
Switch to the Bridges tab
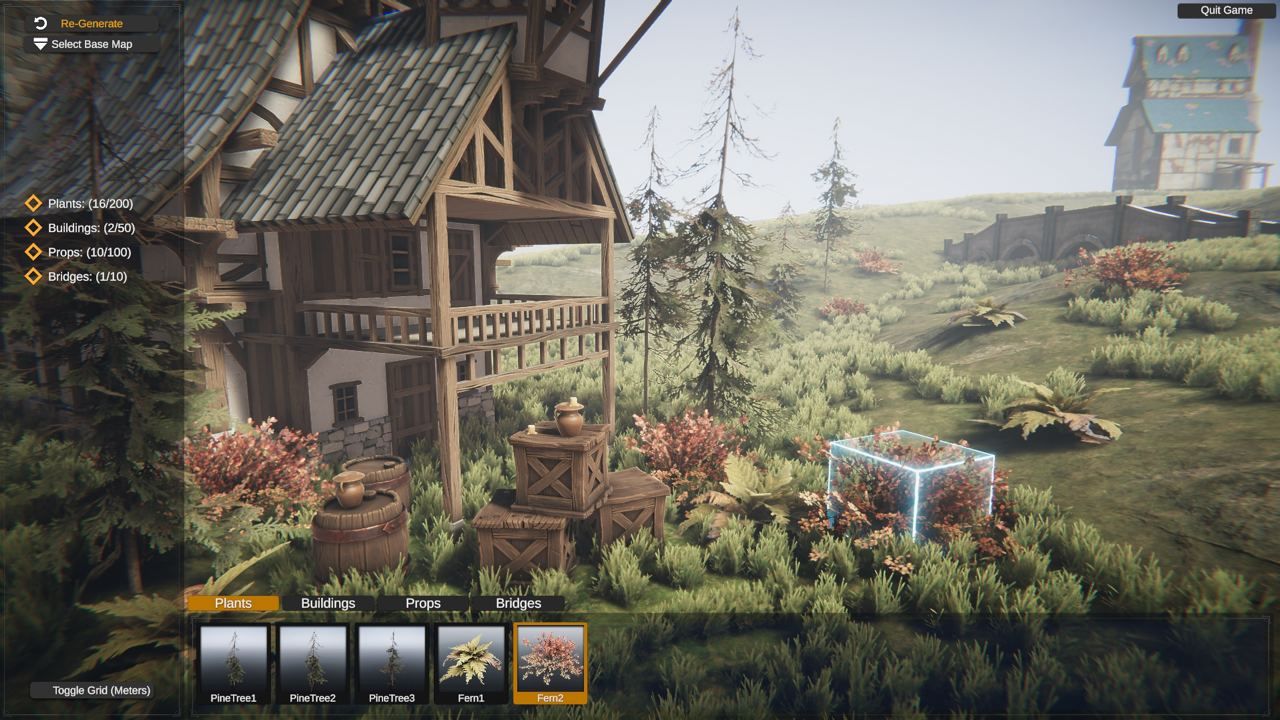[518, 603]
